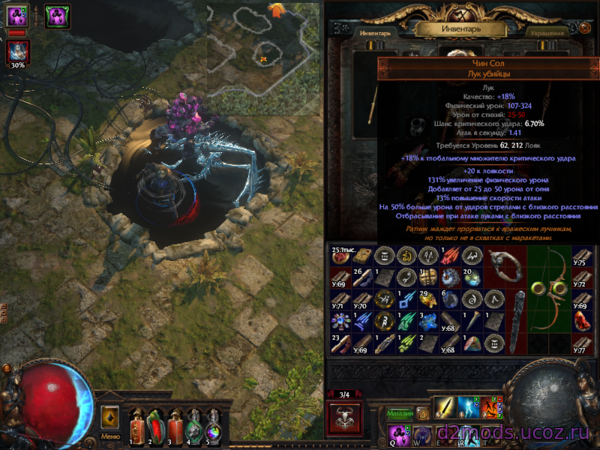Use the purple-green flask in slot five

(x=211, y=423)
